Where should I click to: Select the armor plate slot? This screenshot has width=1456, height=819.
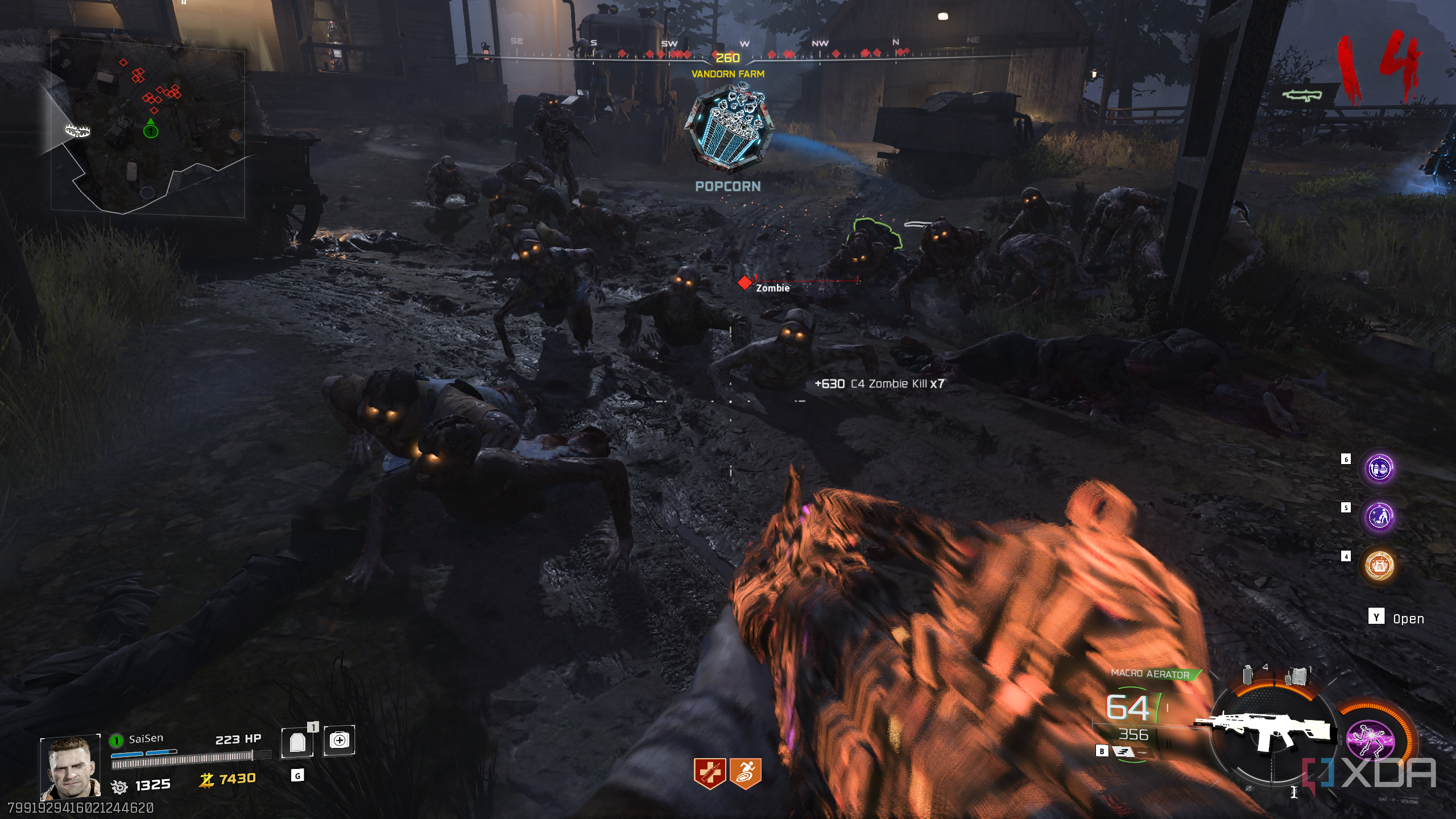297,742
